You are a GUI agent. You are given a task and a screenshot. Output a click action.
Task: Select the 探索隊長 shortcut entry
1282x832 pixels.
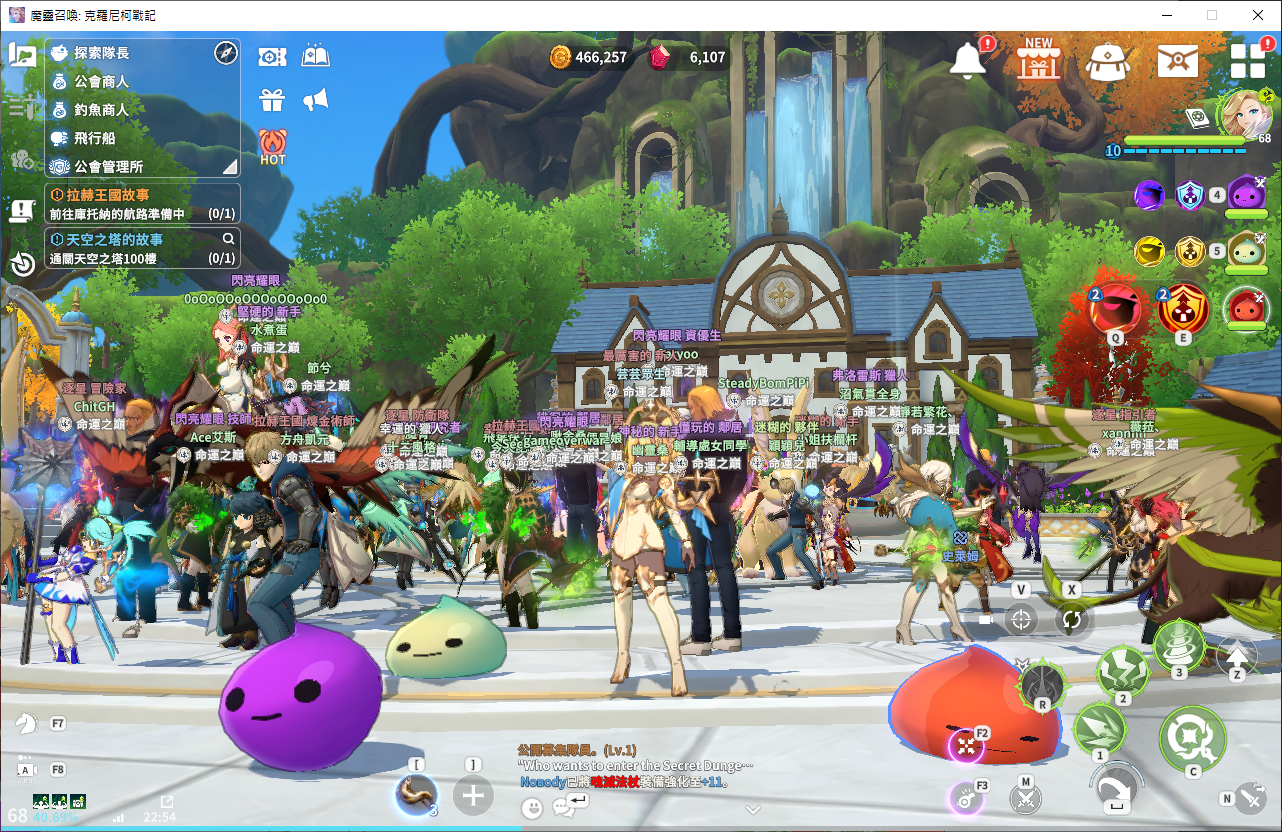tap(102, 53)
